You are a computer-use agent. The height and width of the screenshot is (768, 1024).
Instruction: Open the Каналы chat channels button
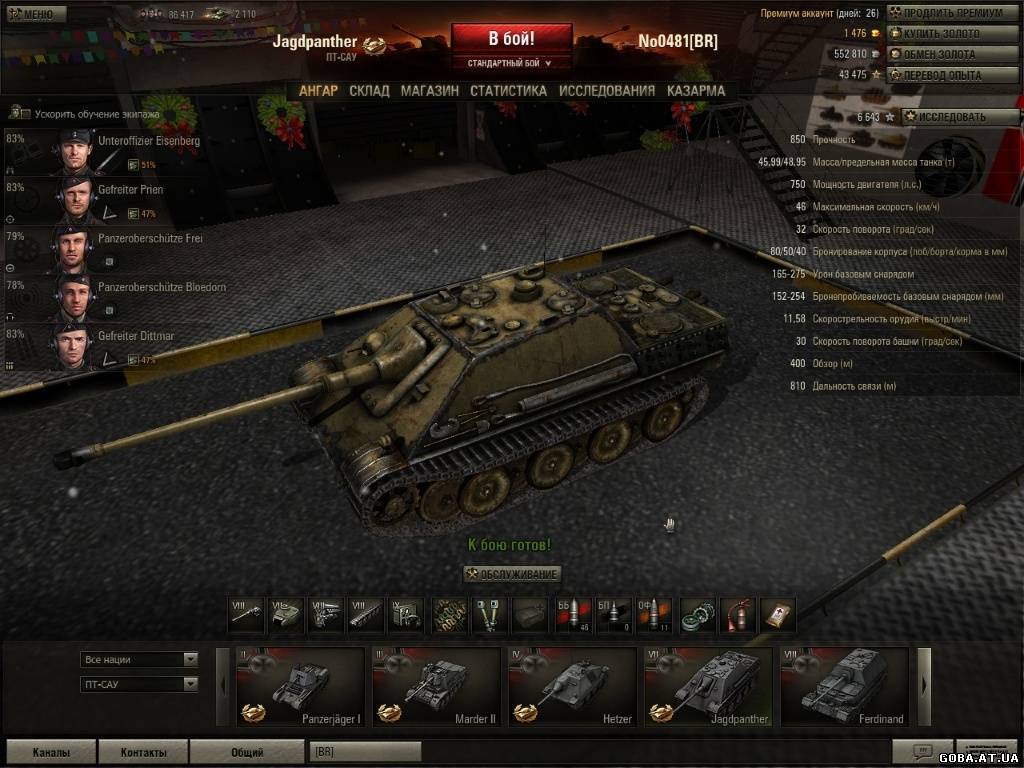tap(51, 752)
